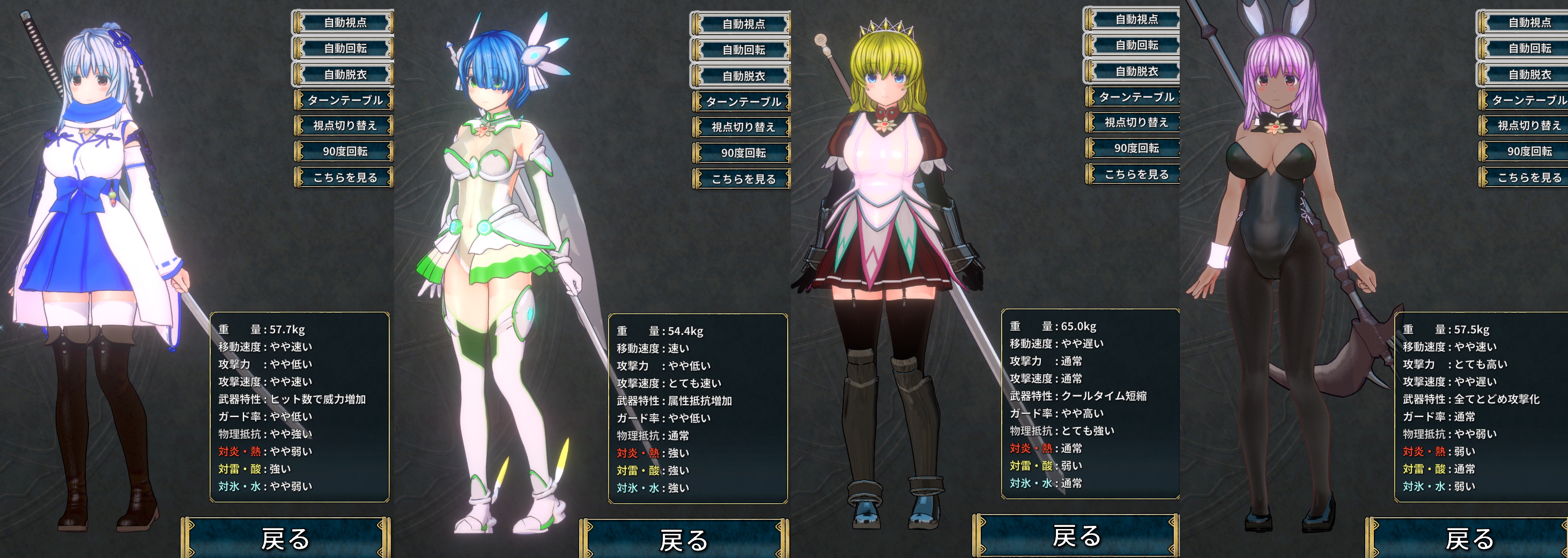Click こちらを見る beside the blonde crowned character

(1136, 174)
